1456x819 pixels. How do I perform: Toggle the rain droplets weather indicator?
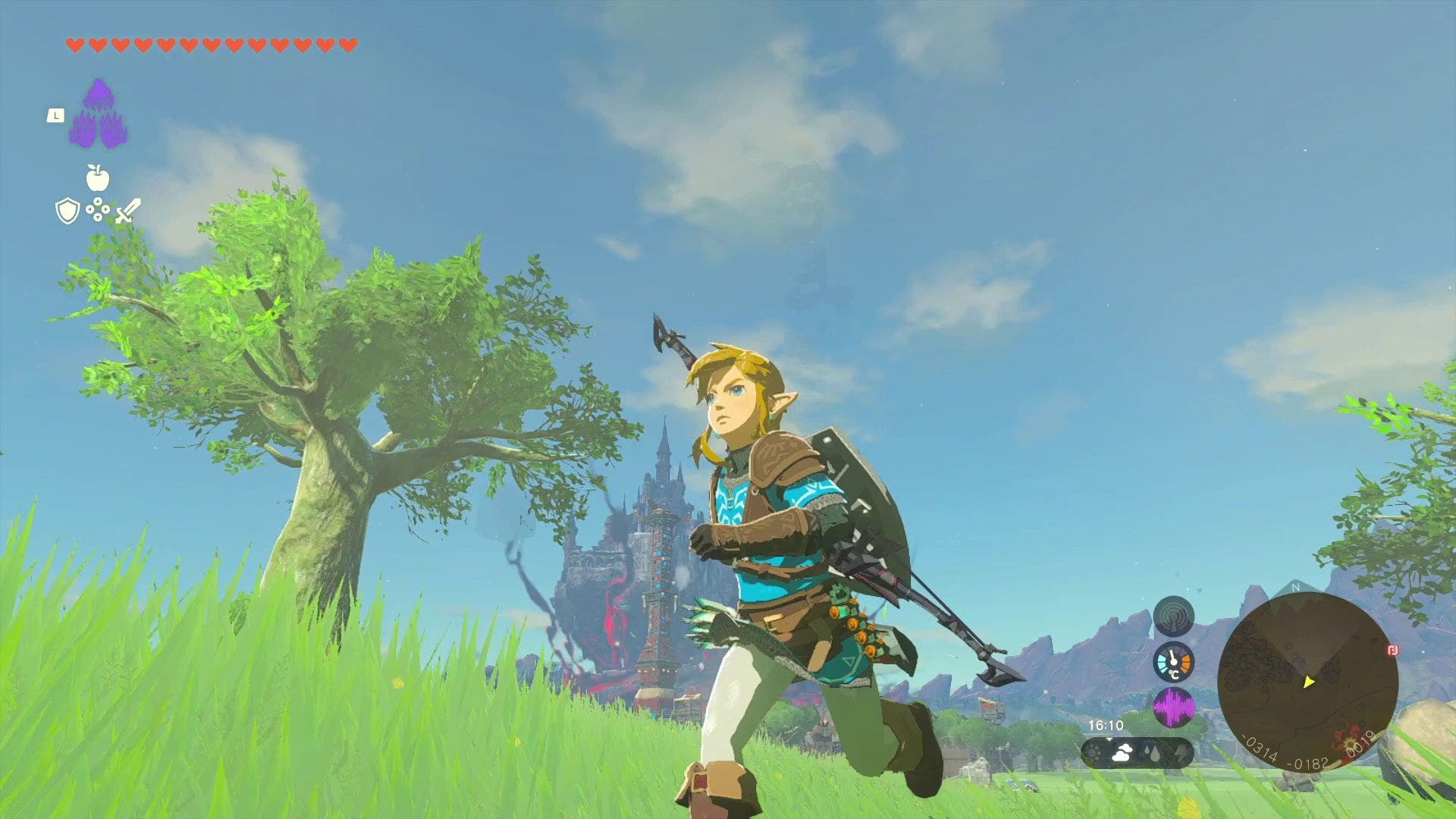tap(1153, 754)
